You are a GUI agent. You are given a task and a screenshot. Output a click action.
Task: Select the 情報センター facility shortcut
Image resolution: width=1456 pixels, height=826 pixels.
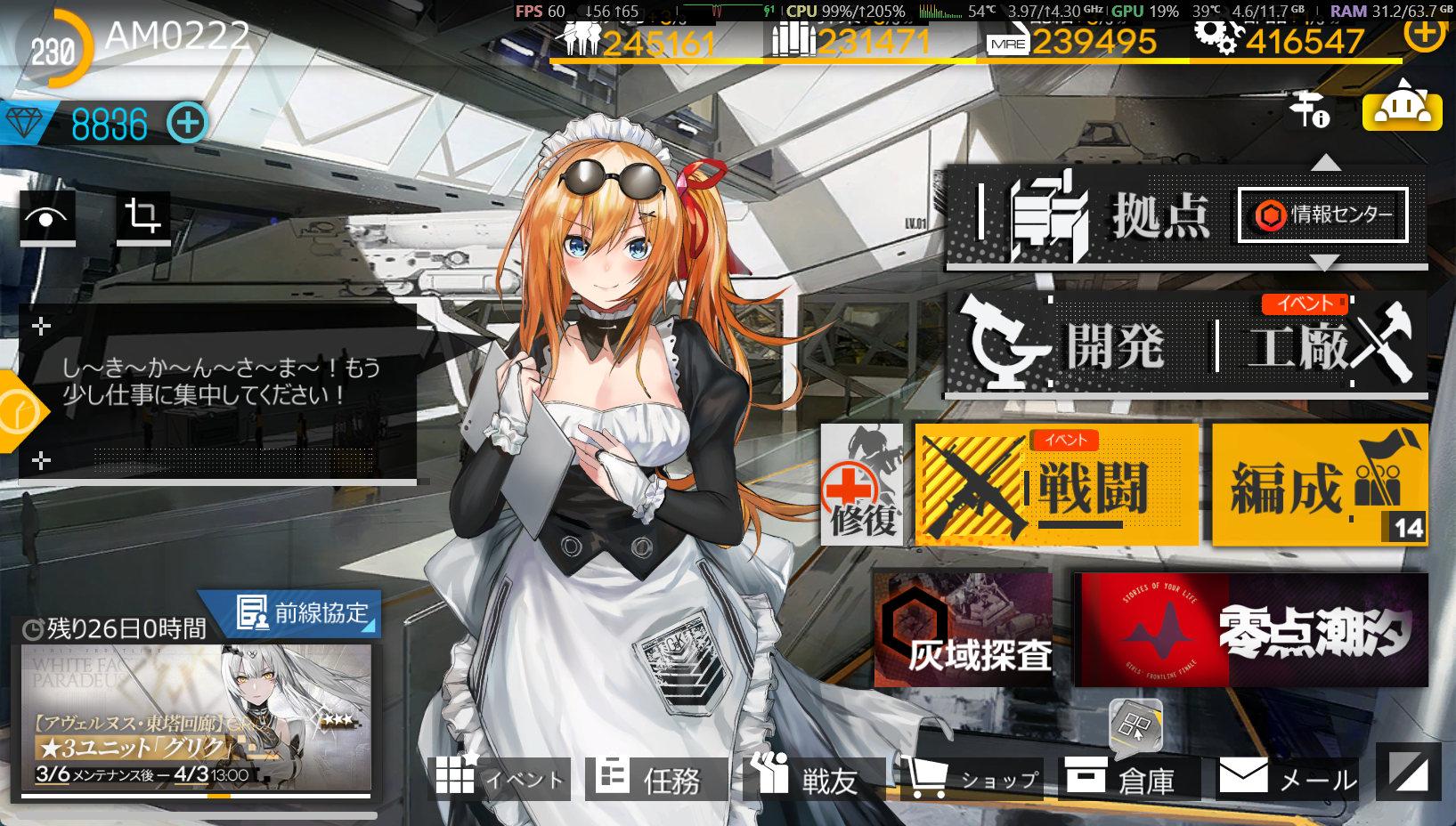click(1322, 215)
